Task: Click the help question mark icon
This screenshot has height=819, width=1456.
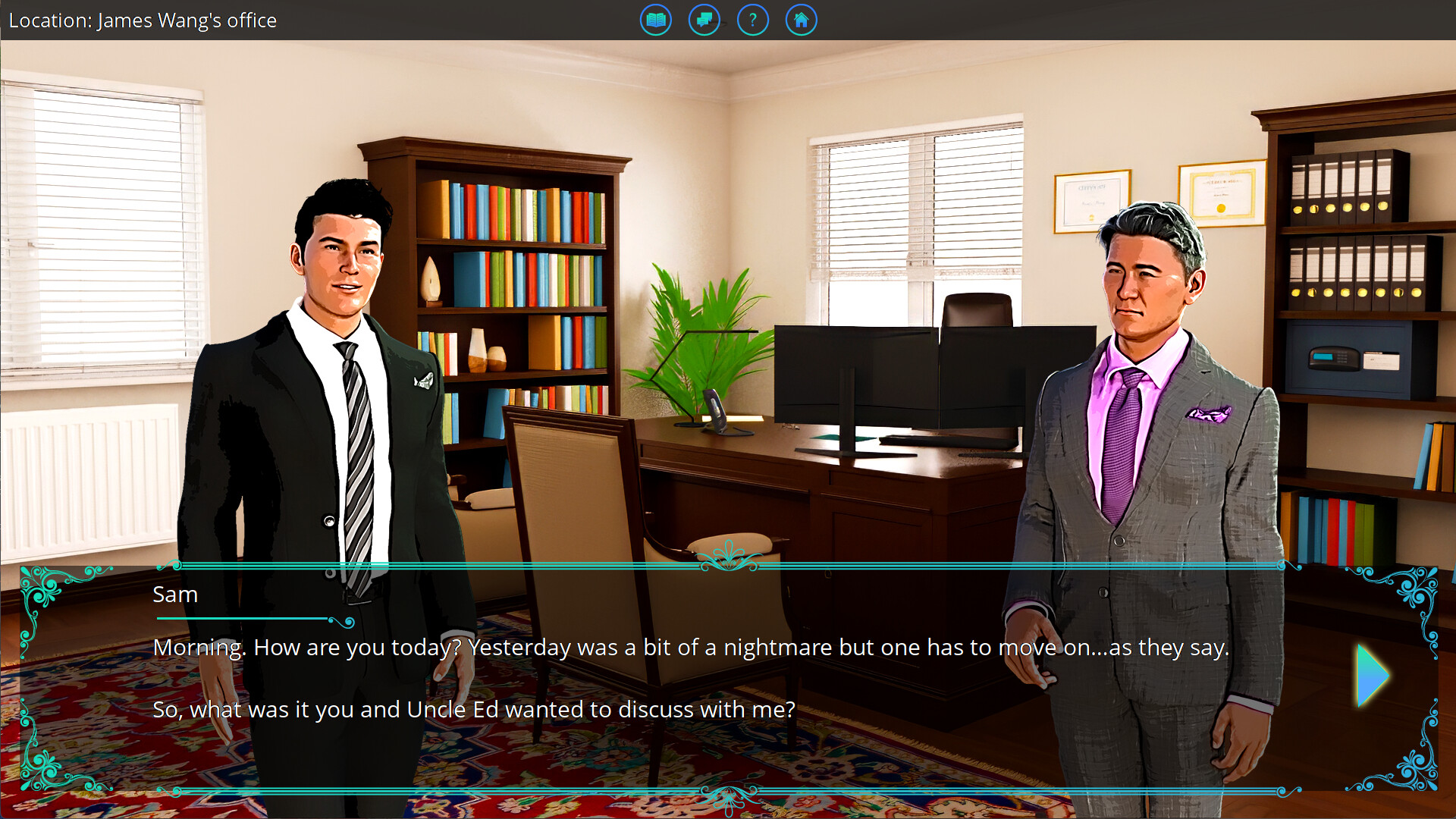Action: (x=752, y=20)
